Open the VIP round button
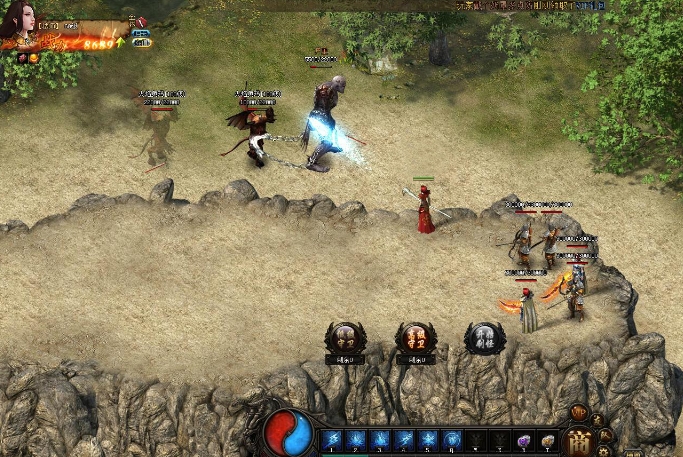The width and height of the screenshot is (683, 457). [x=579, y=411]
